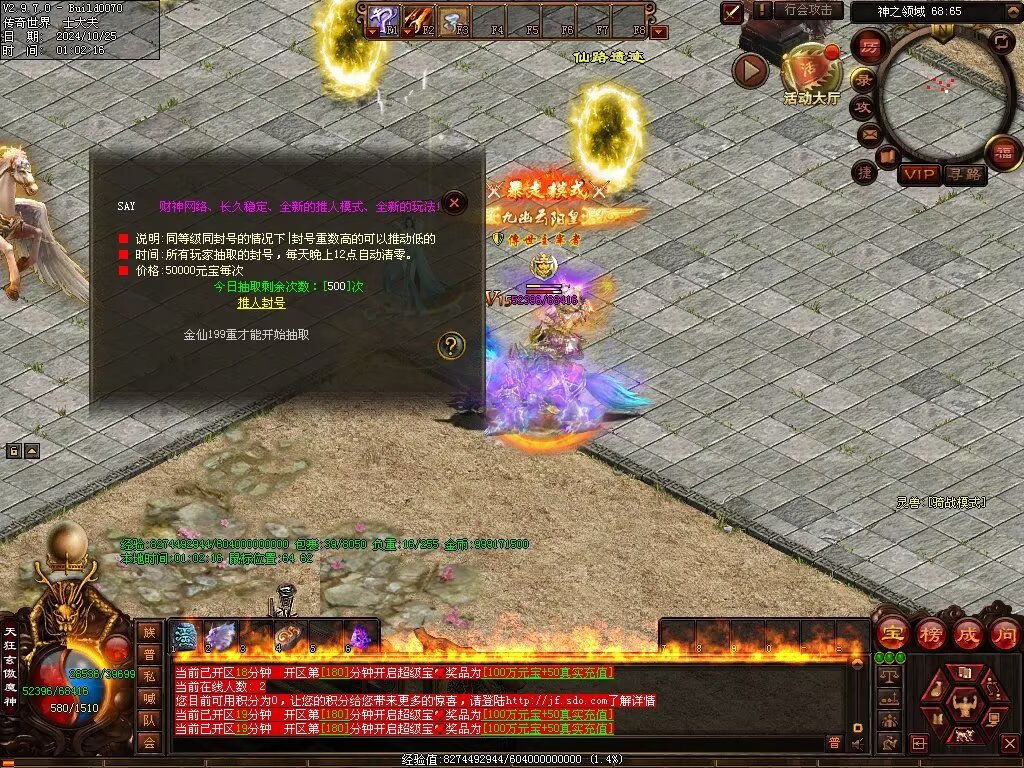Use the purple crystal in hotbar slot 6
Image resolution: width=1024 pixels, height=768 pixels.
(359, 637)
